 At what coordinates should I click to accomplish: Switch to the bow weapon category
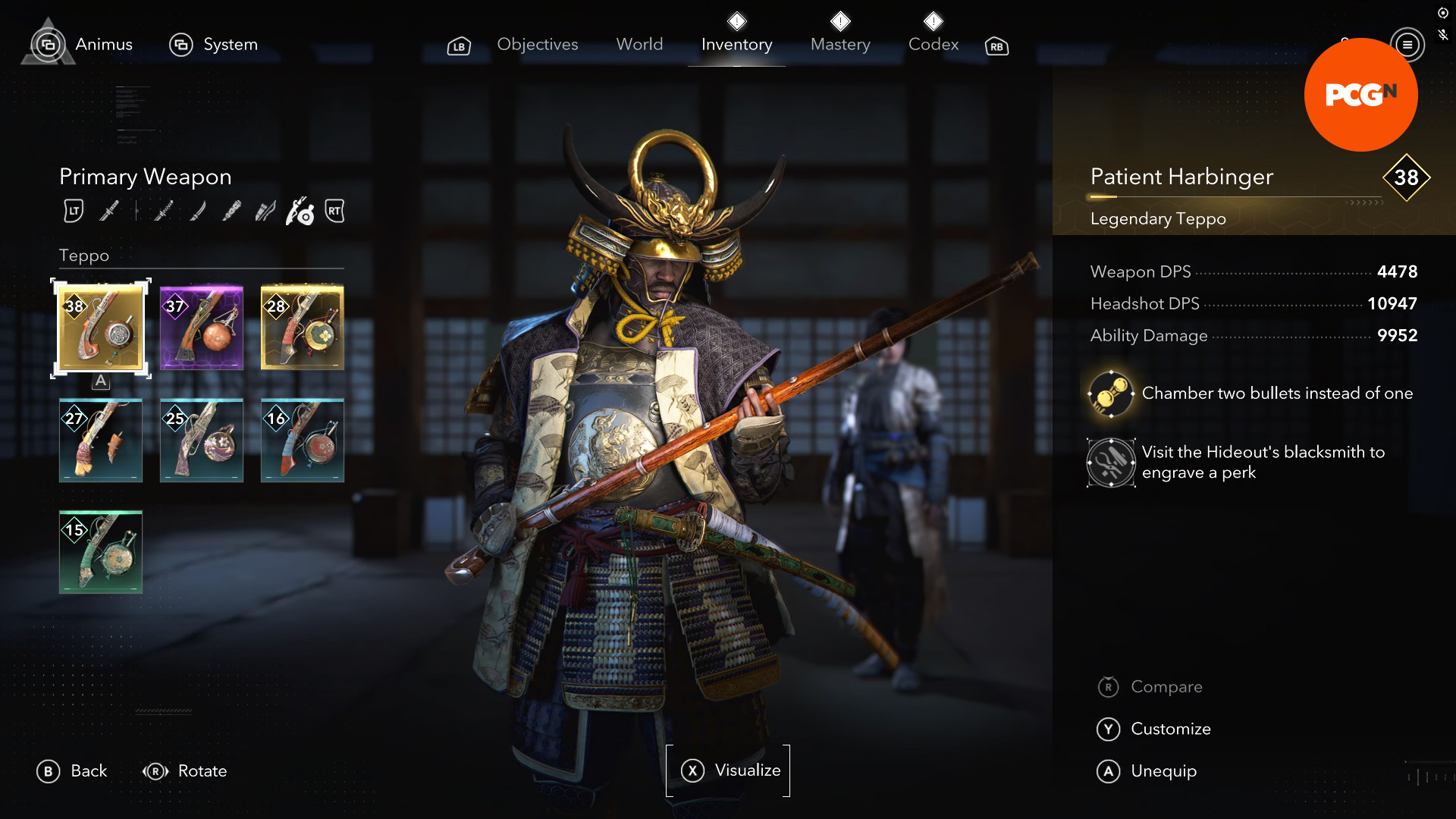tap(265, 212)
